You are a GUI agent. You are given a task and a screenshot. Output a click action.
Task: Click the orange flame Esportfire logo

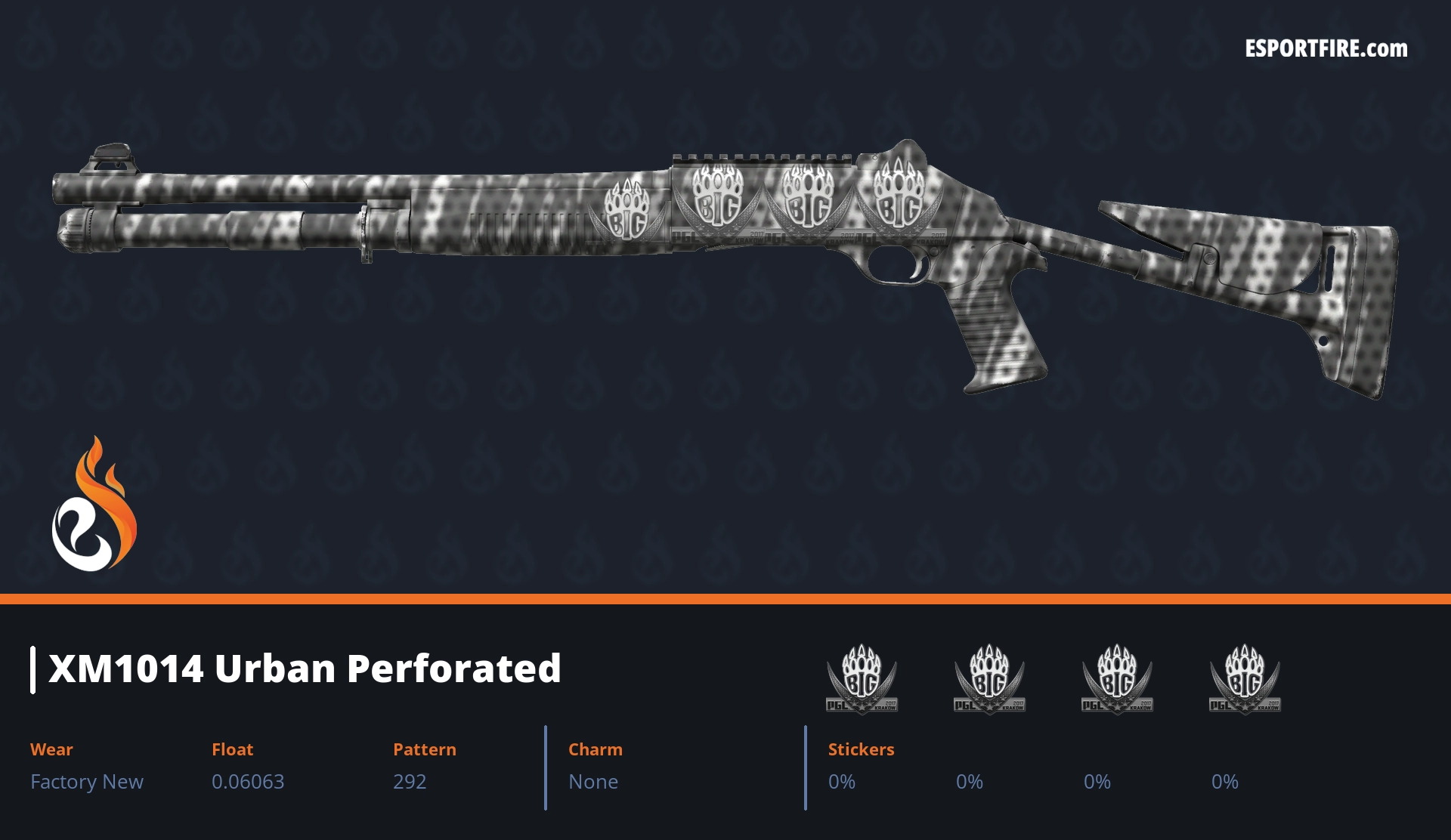coord(94,506)
